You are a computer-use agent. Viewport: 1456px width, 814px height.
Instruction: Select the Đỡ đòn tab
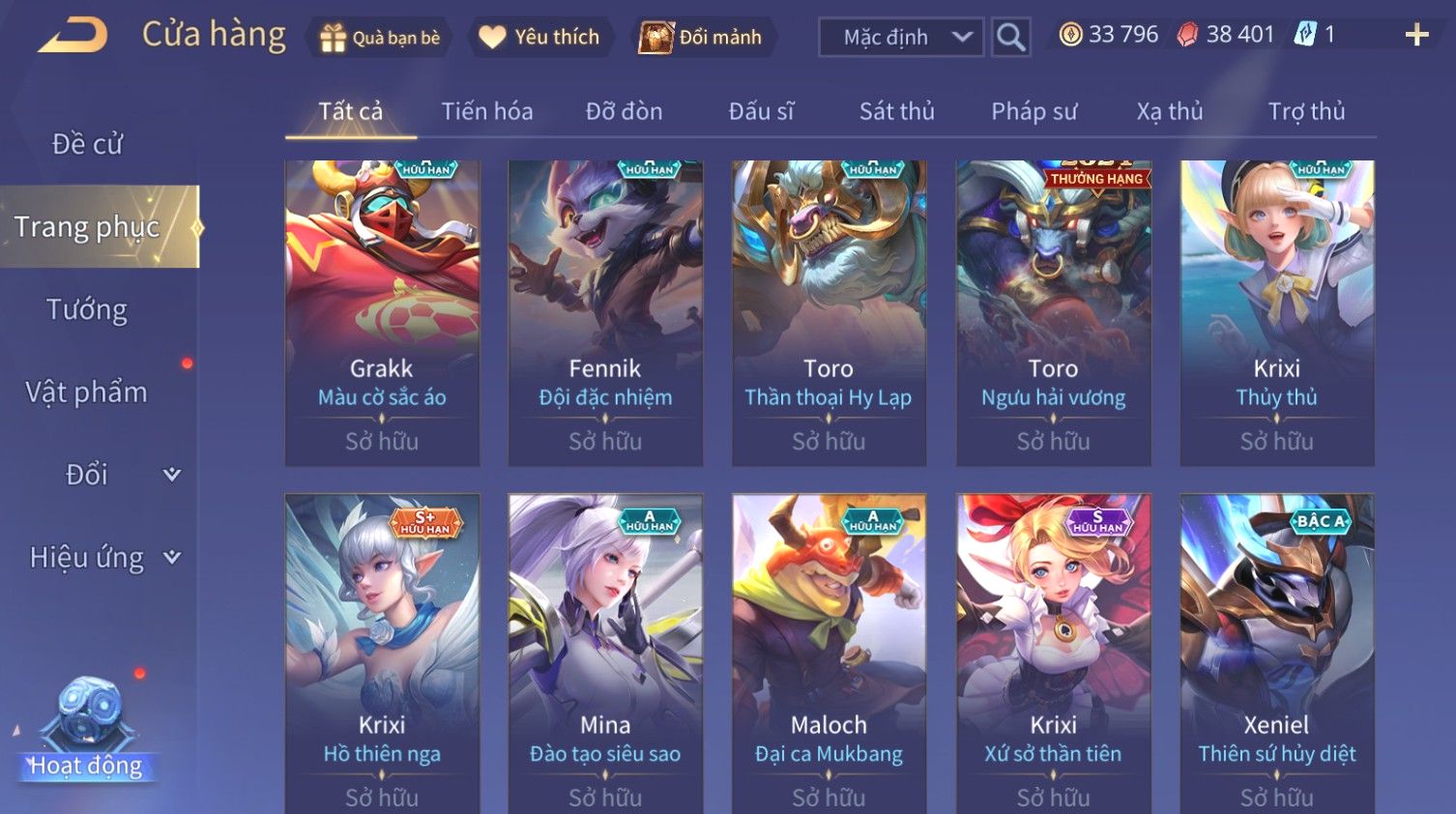(624, 111)
